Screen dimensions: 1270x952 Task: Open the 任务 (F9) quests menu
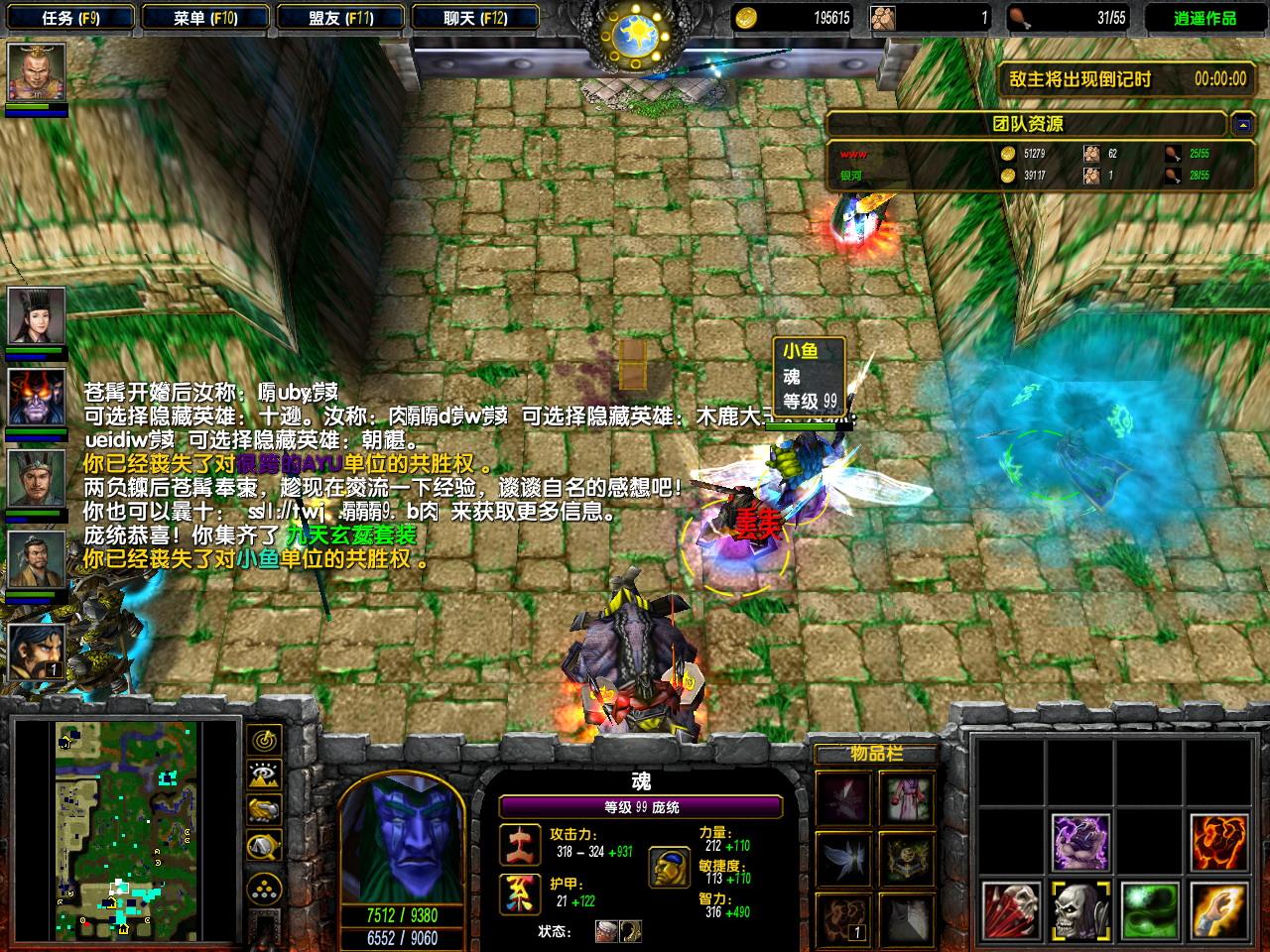[71, 18]
